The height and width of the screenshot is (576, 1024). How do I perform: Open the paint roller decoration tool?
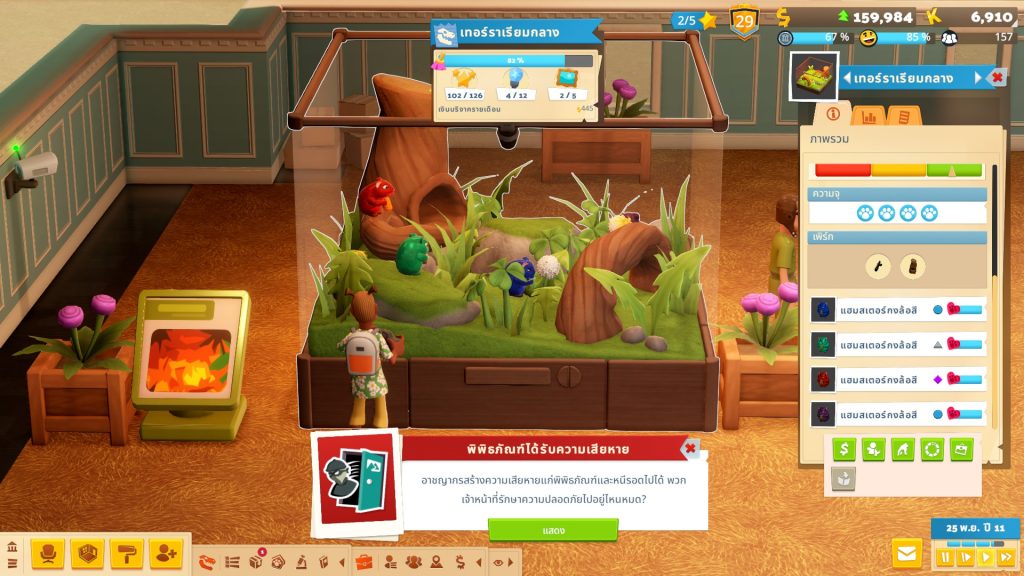pyautogui.click(x=126, y=553)
